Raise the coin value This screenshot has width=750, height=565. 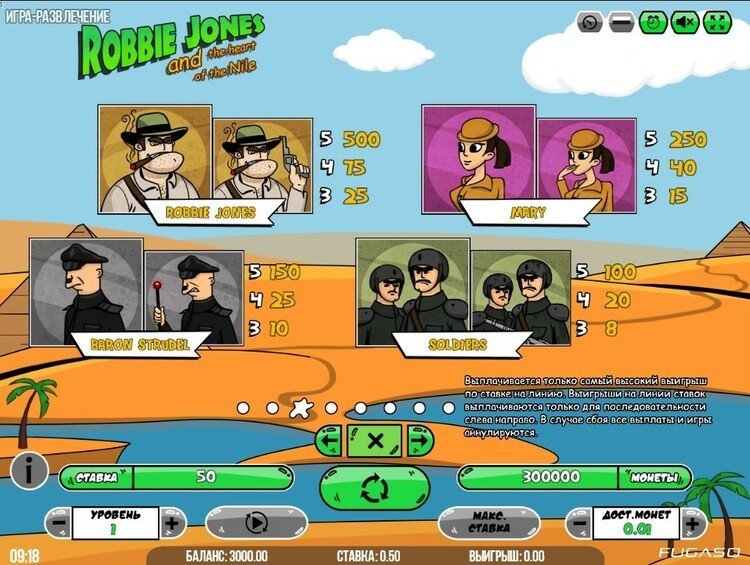692,522
